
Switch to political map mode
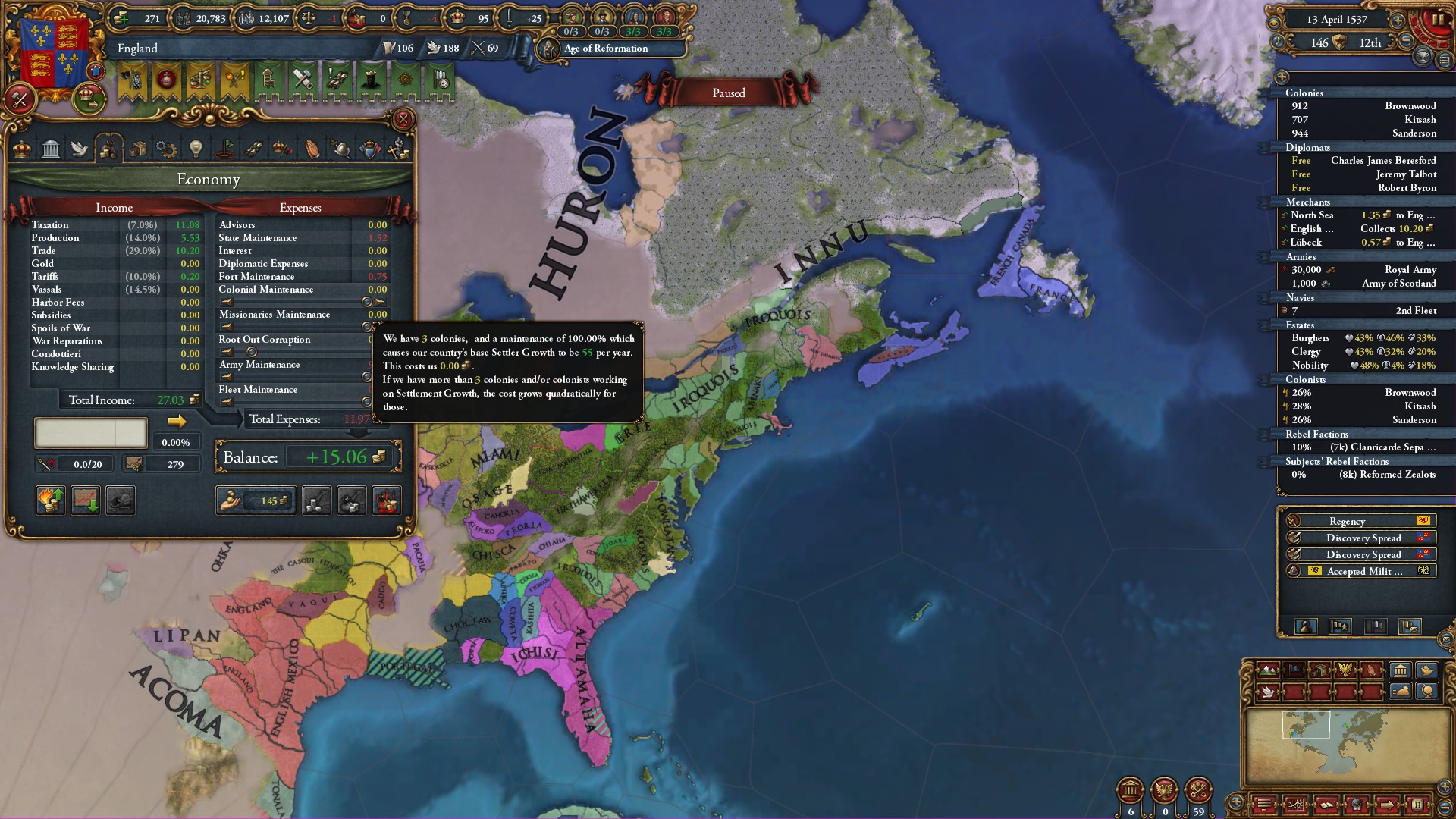pos(1295,669)
